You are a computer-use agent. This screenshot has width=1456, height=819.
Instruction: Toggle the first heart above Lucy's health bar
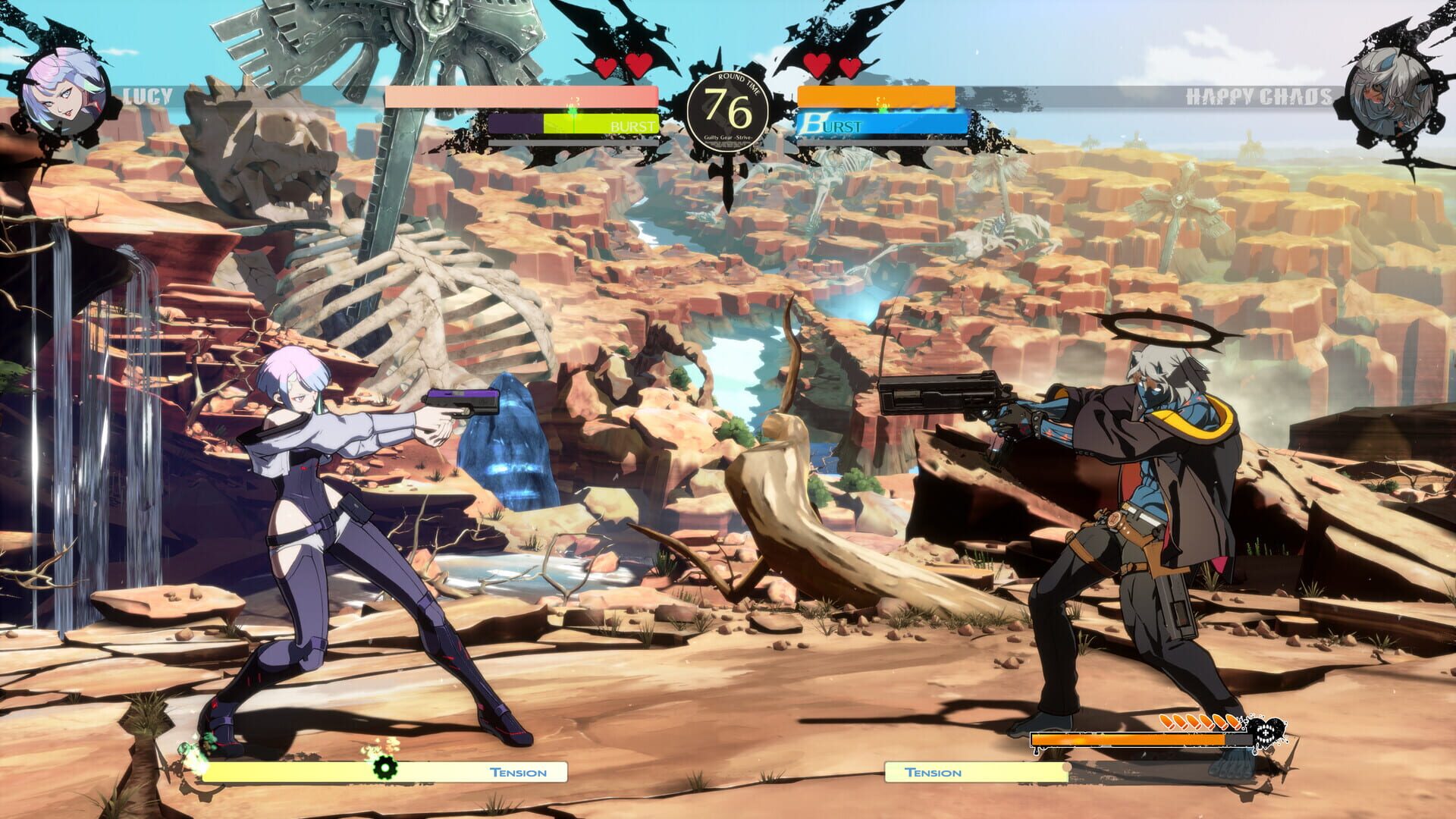607,66
